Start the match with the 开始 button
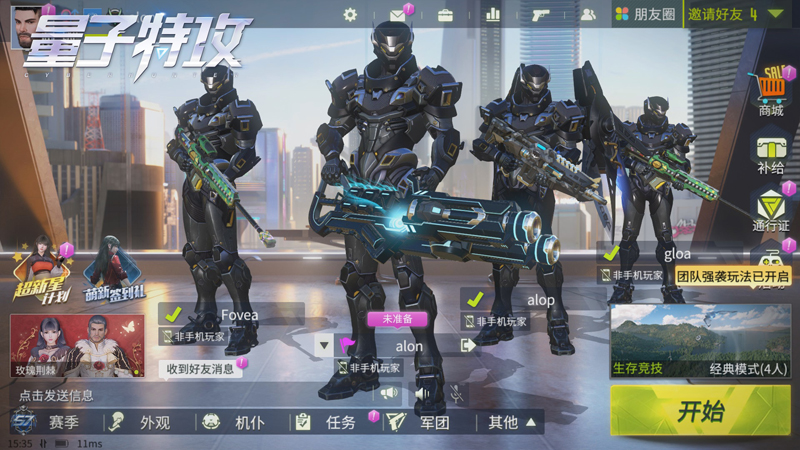This screenshot has width=800, height=450. [700, 410]
